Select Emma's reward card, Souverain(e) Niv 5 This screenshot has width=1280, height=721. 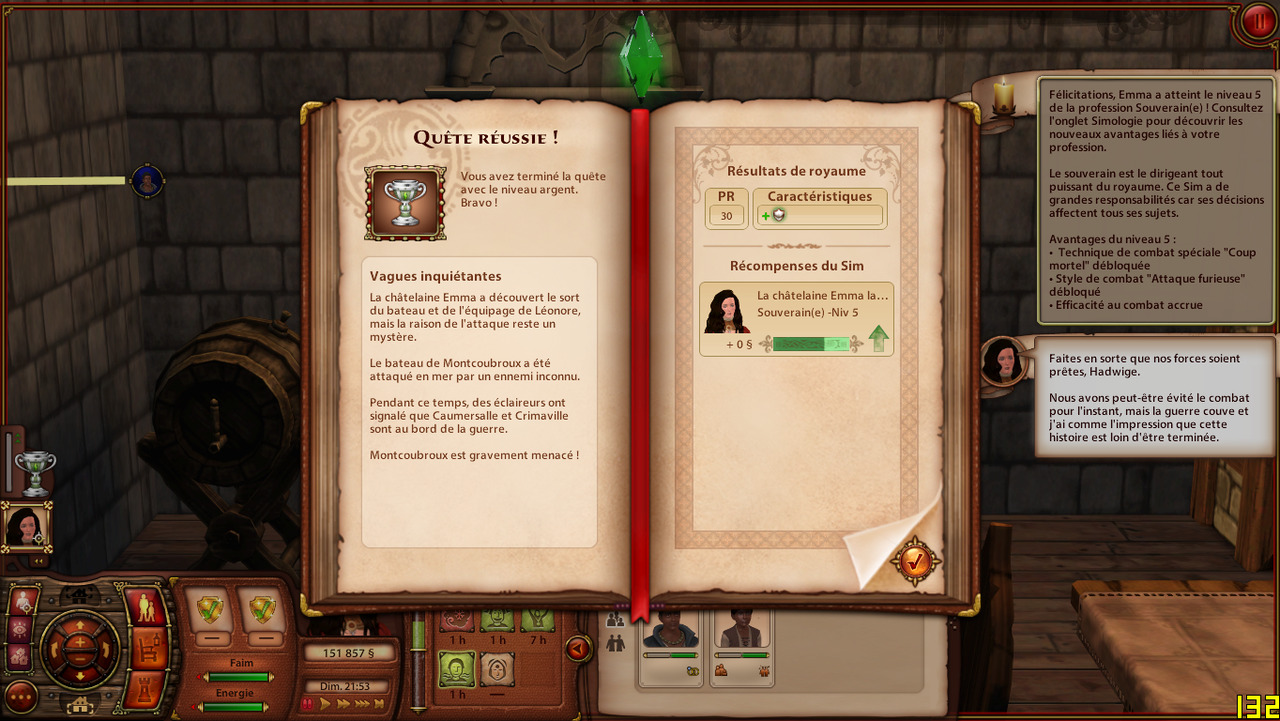pos(796,319)
